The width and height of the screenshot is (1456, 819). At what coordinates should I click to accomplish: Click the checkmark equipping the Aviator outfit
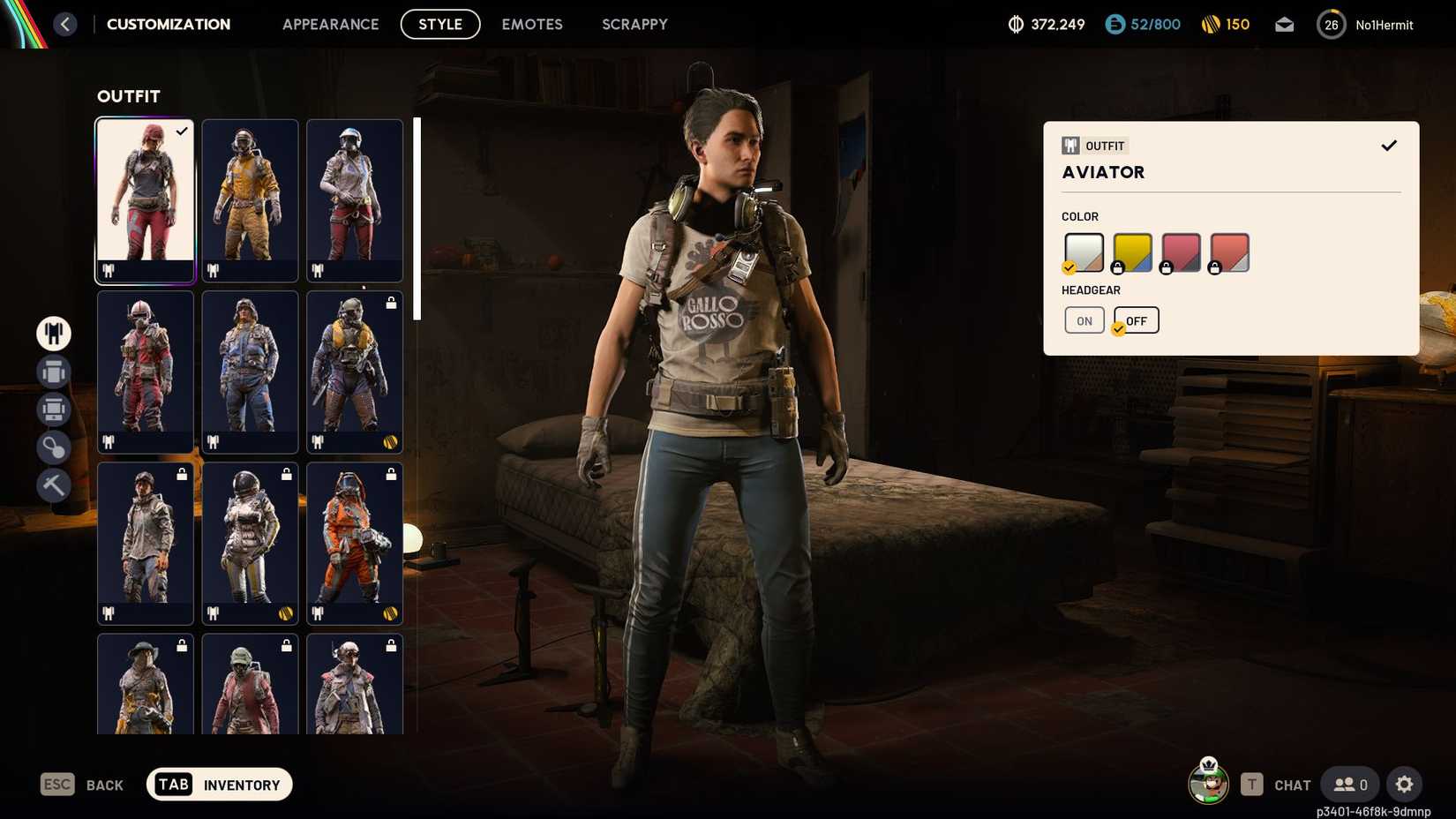tap(1389, 145)
